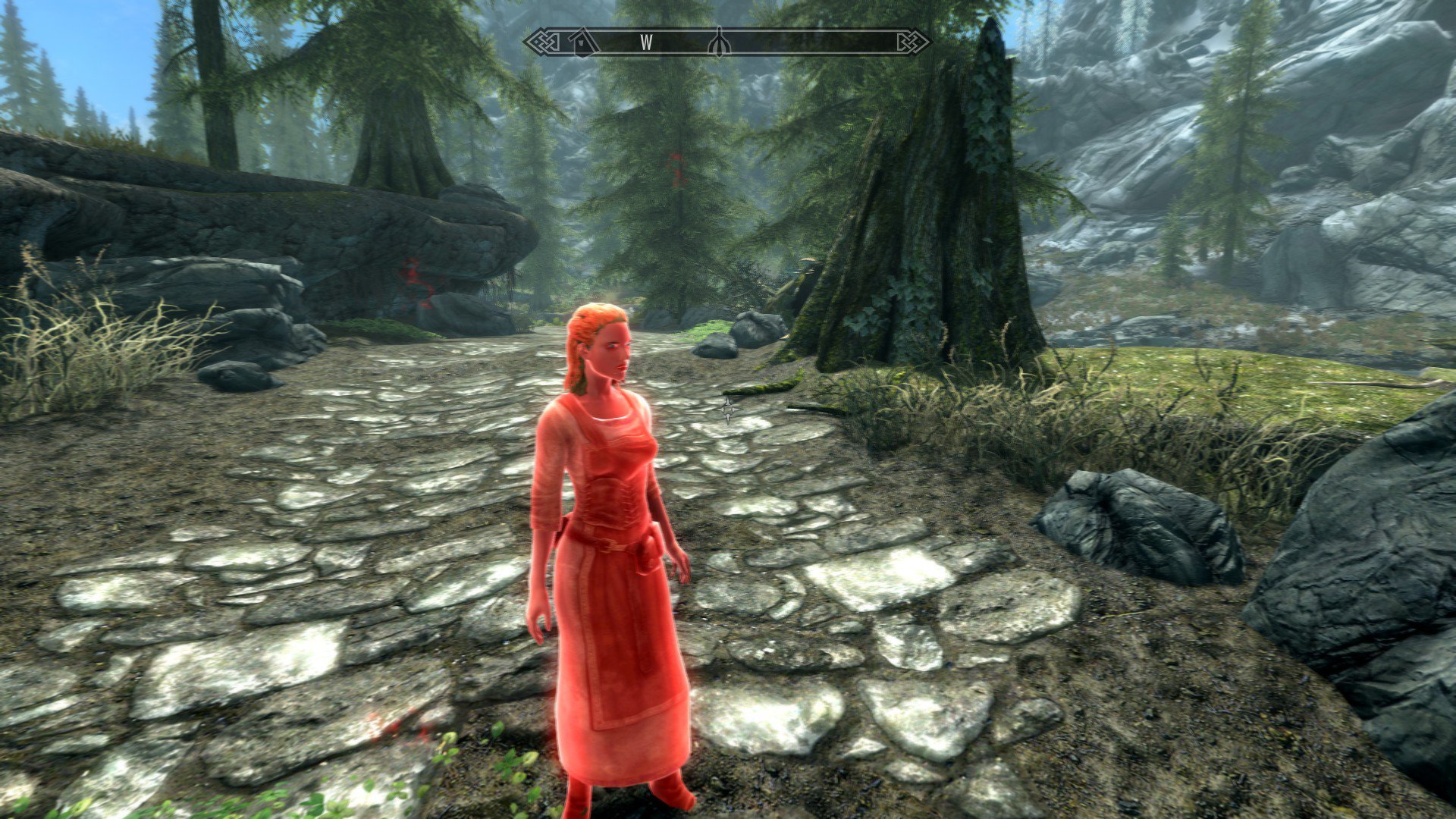Select the W cardinal direction on the compass
Screen dimensions: 1456x819
[646, 42]
